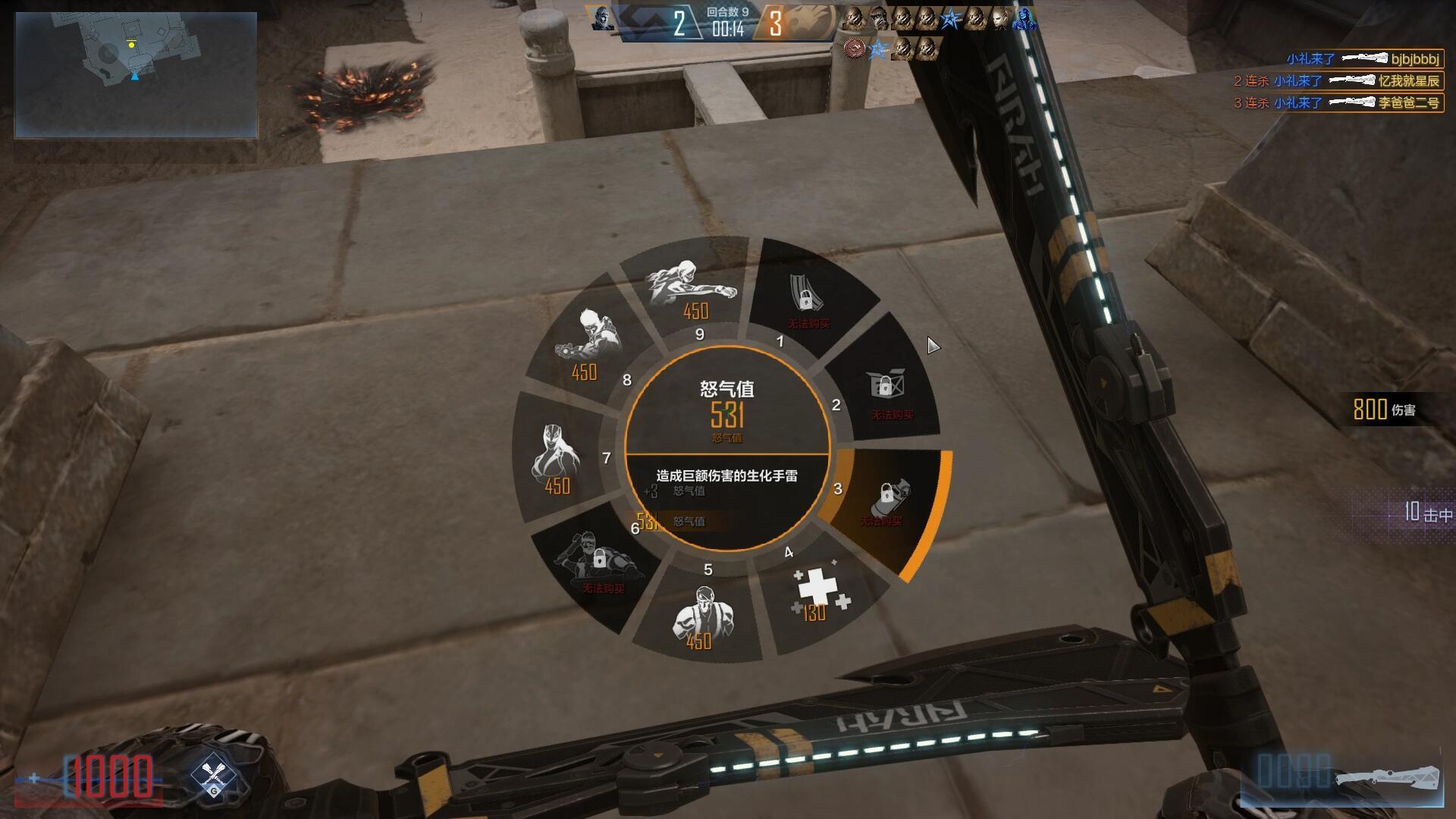This screenshot has width=1456, height=819.
Task: Pick the 450 female character in slot 7
Action: click(x=557, y=459)
